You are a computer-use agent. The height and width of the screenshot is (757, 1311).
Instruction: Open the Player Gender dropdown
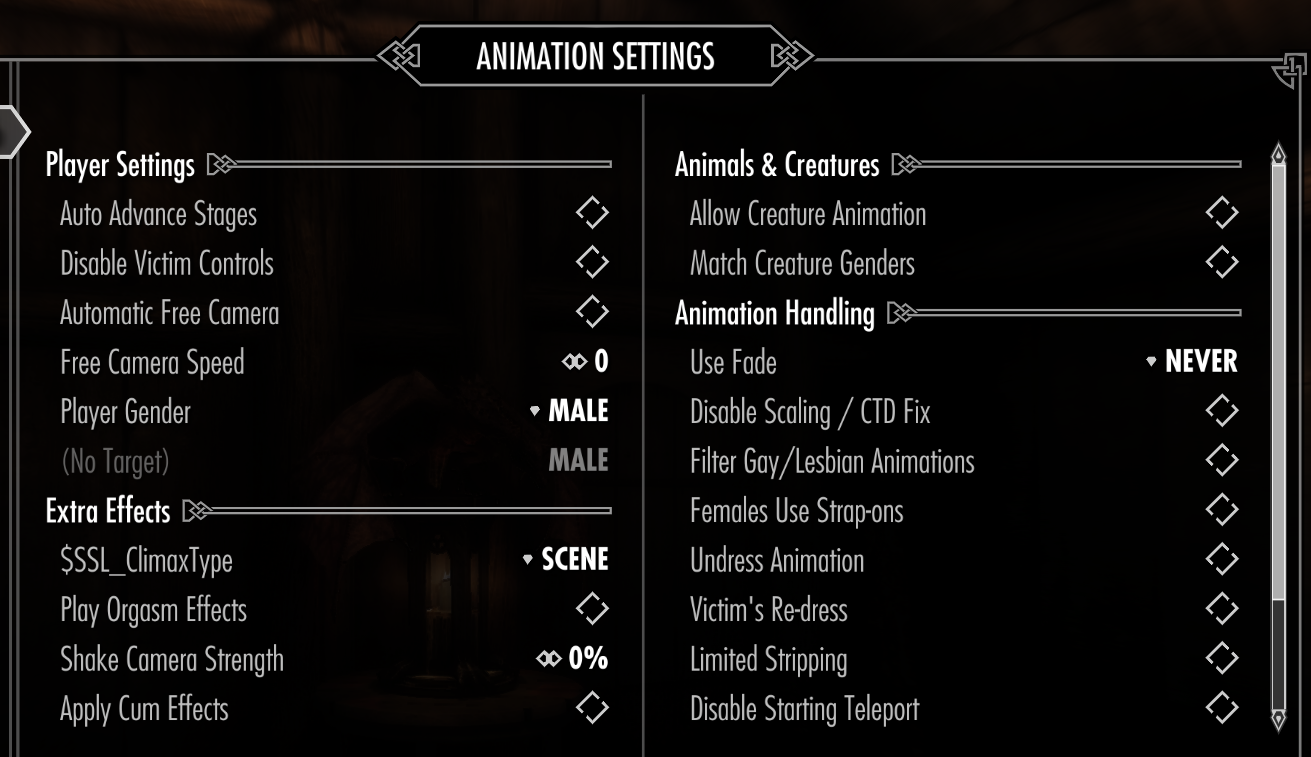pyautogui.click(x=570, y=411)
